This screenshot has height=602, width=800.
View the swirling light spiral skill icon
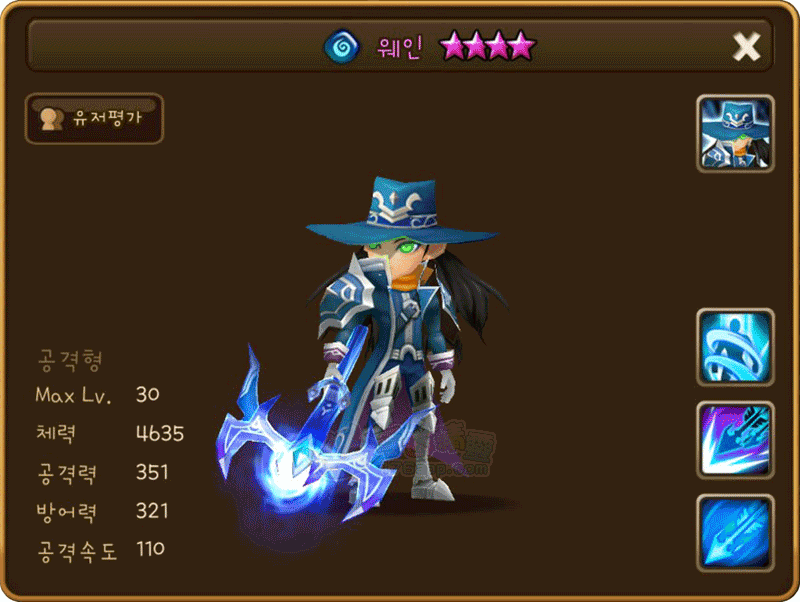(x=735, y=347)
